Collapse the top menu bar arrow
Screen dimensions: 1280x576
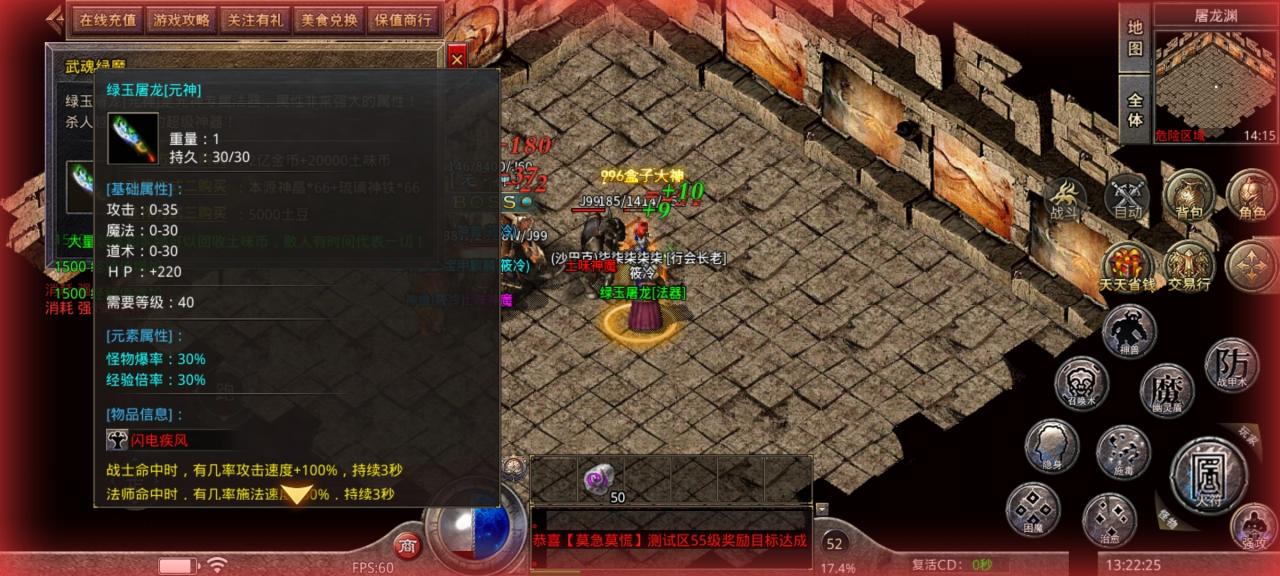[55, 19]
